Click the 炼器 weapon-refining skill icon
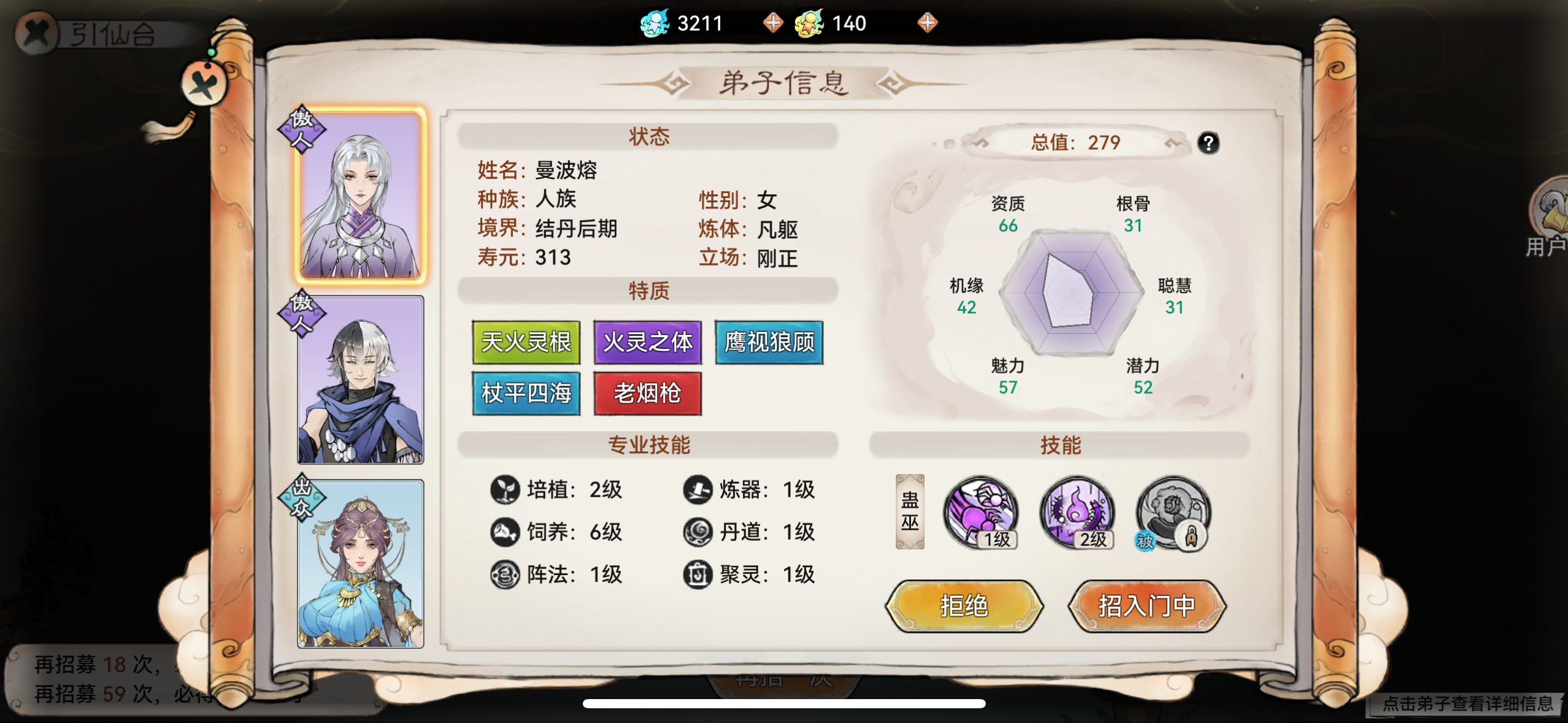 pos(696,489)
